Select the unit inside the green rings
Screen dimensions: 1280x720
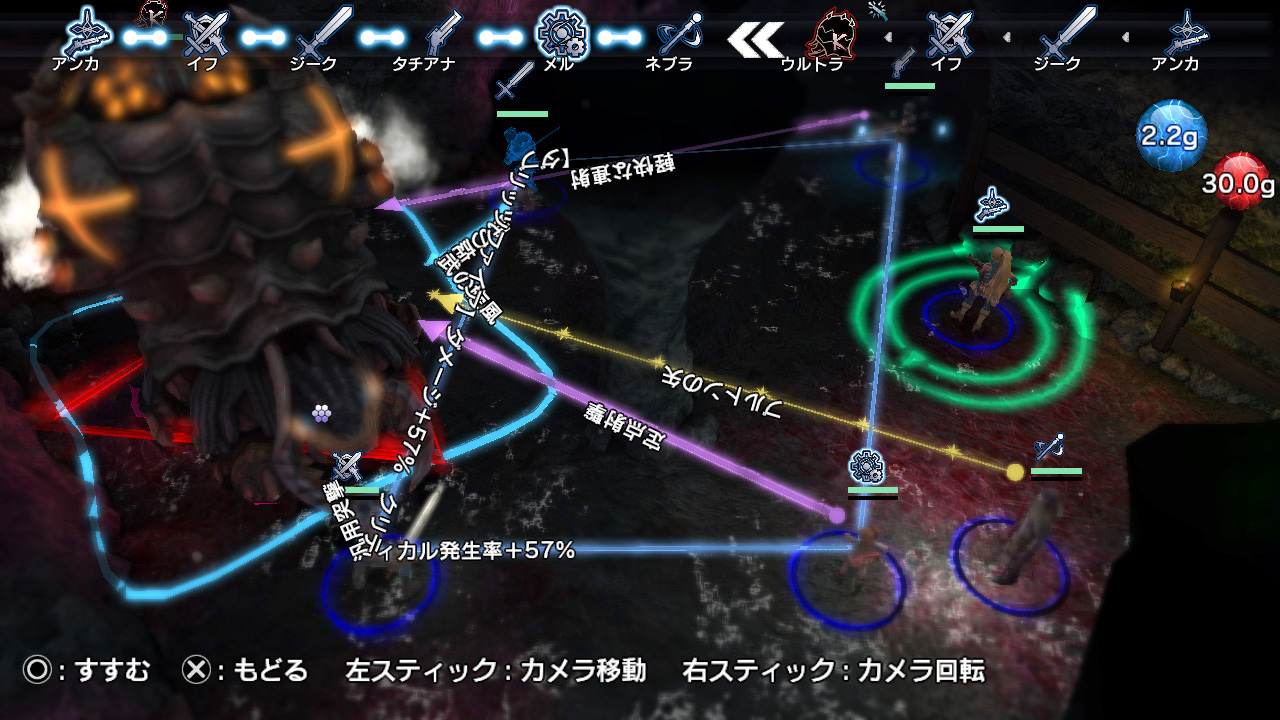(975, 290)
